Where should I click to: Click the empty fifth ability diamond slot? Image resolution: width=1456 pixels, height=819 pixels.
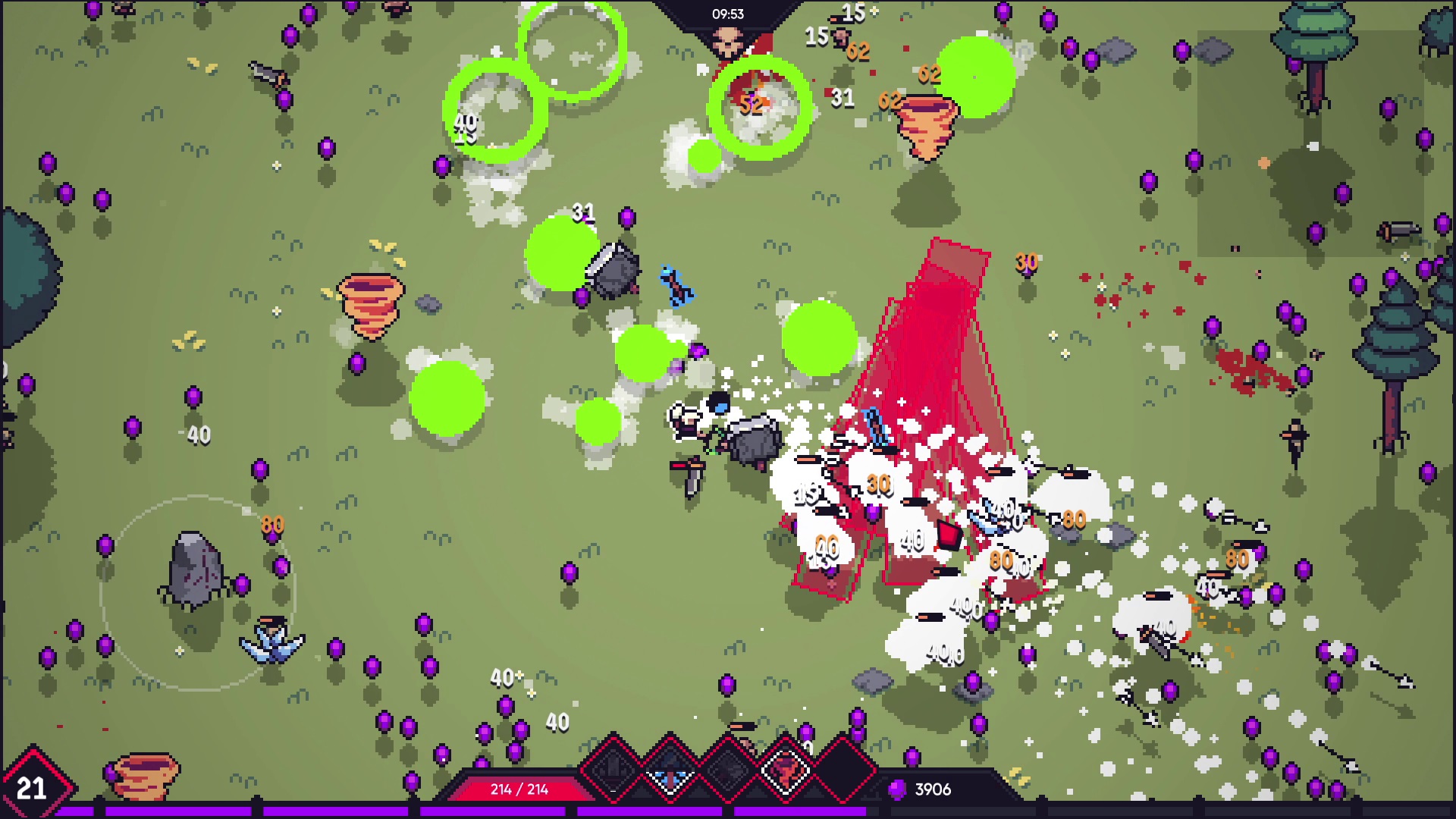pos(842,768)
